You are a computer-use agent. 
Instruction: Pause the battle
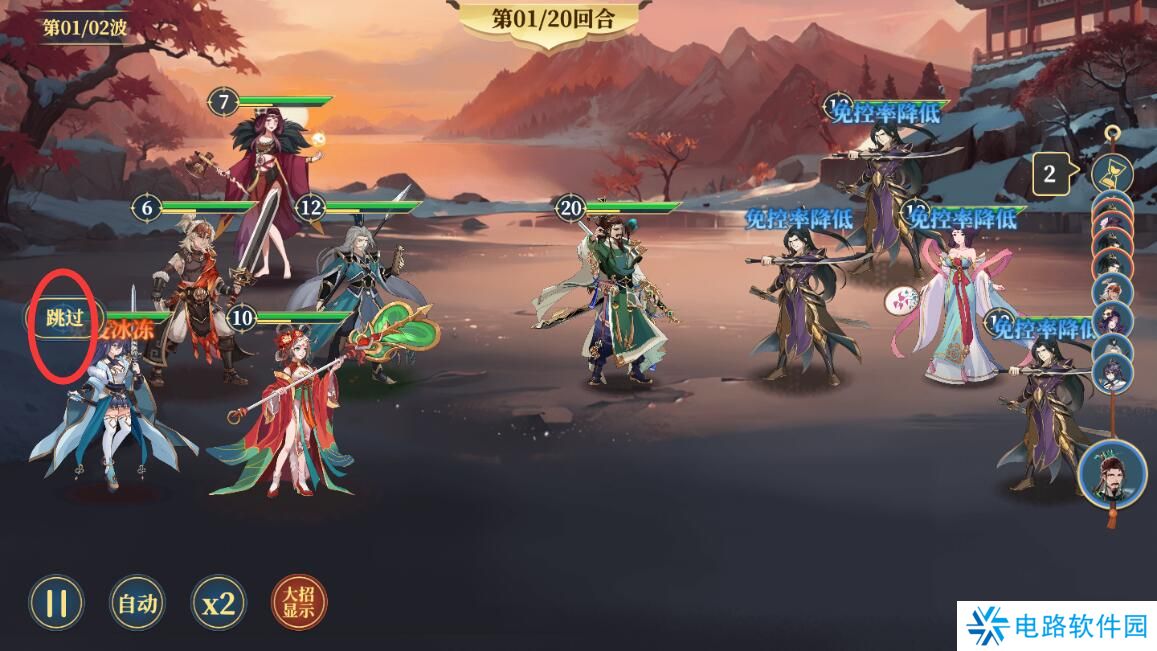57,602
